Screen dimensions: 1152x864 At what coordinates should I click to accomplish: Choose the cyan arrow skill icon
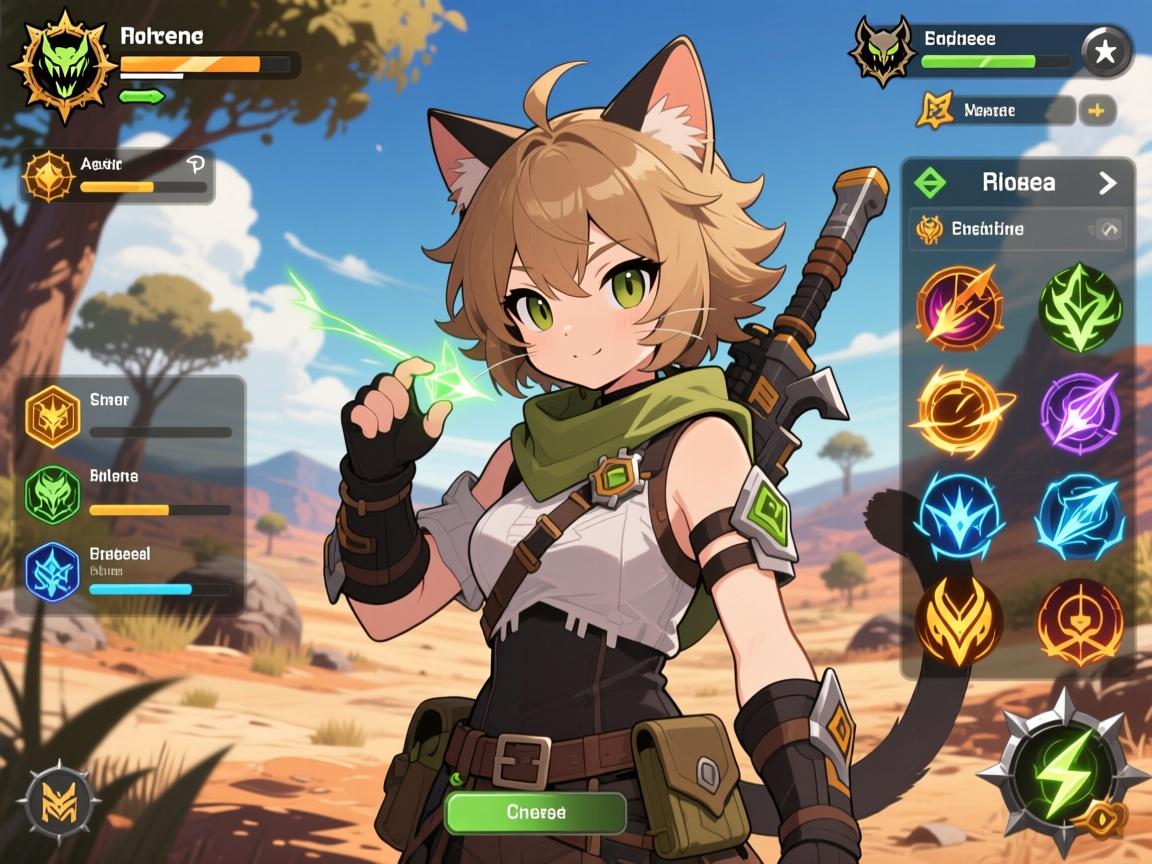click(x=1080, y=517)
